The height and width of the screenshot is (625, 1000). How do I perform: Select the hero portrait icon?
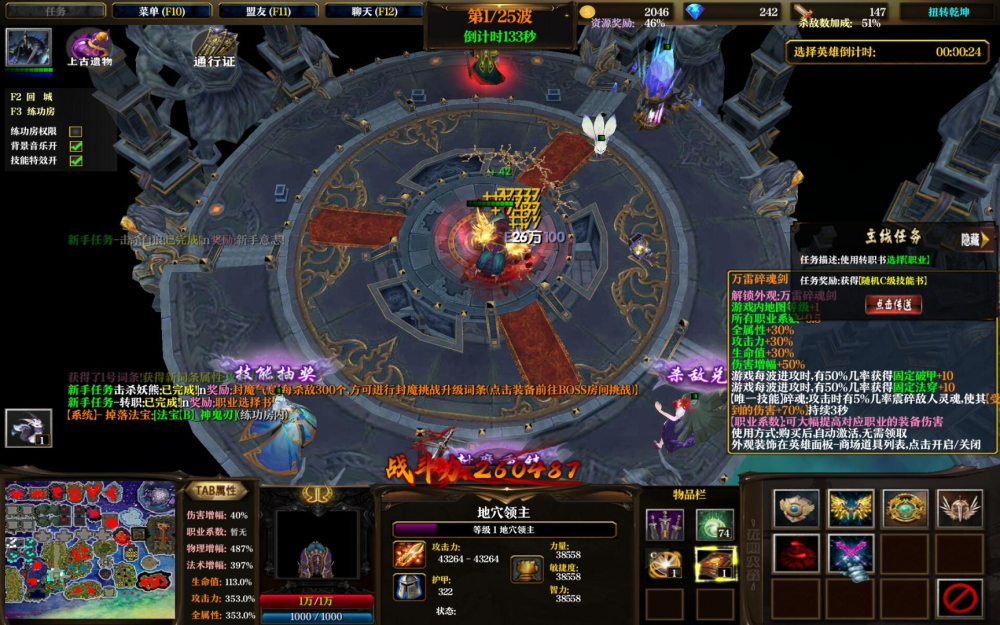click(x=28, y=48)
